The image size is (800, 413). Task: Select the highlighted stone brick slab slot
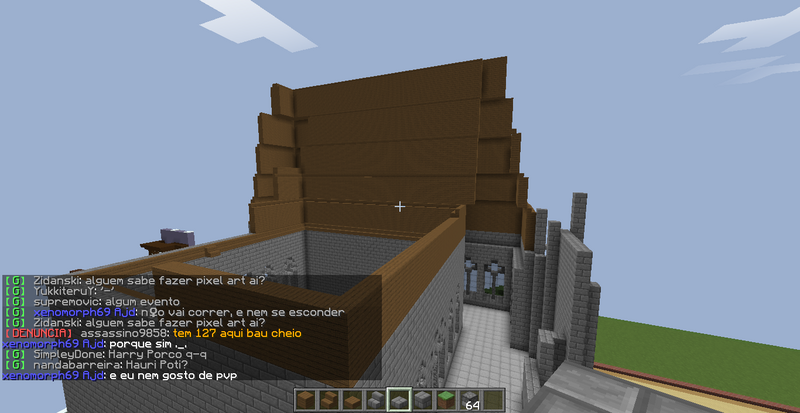pyautogui.click(x=399, y=401)
